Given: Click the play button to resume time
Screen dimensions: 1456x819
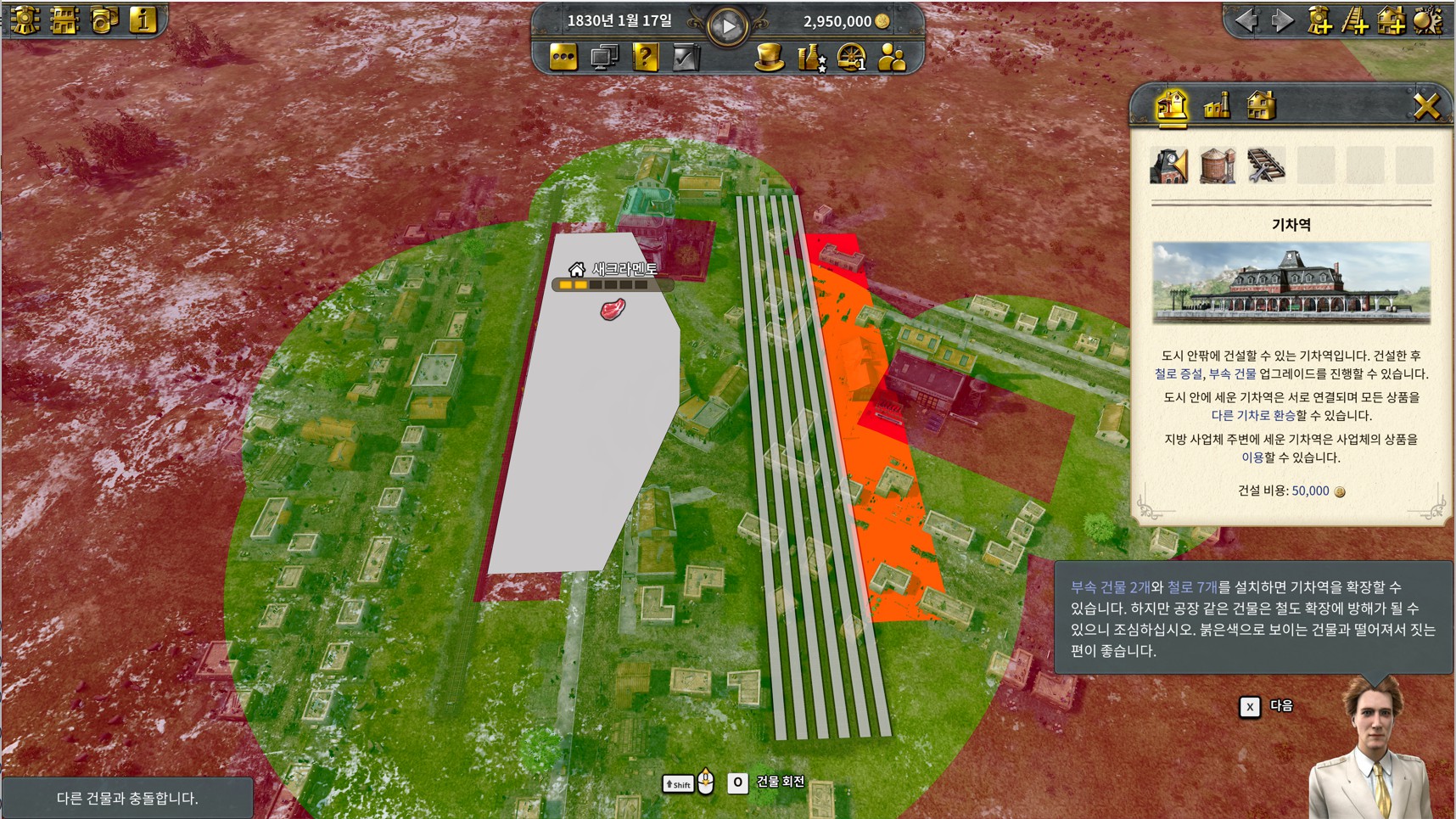Looking at the screenshot, I should coord(727,26).
